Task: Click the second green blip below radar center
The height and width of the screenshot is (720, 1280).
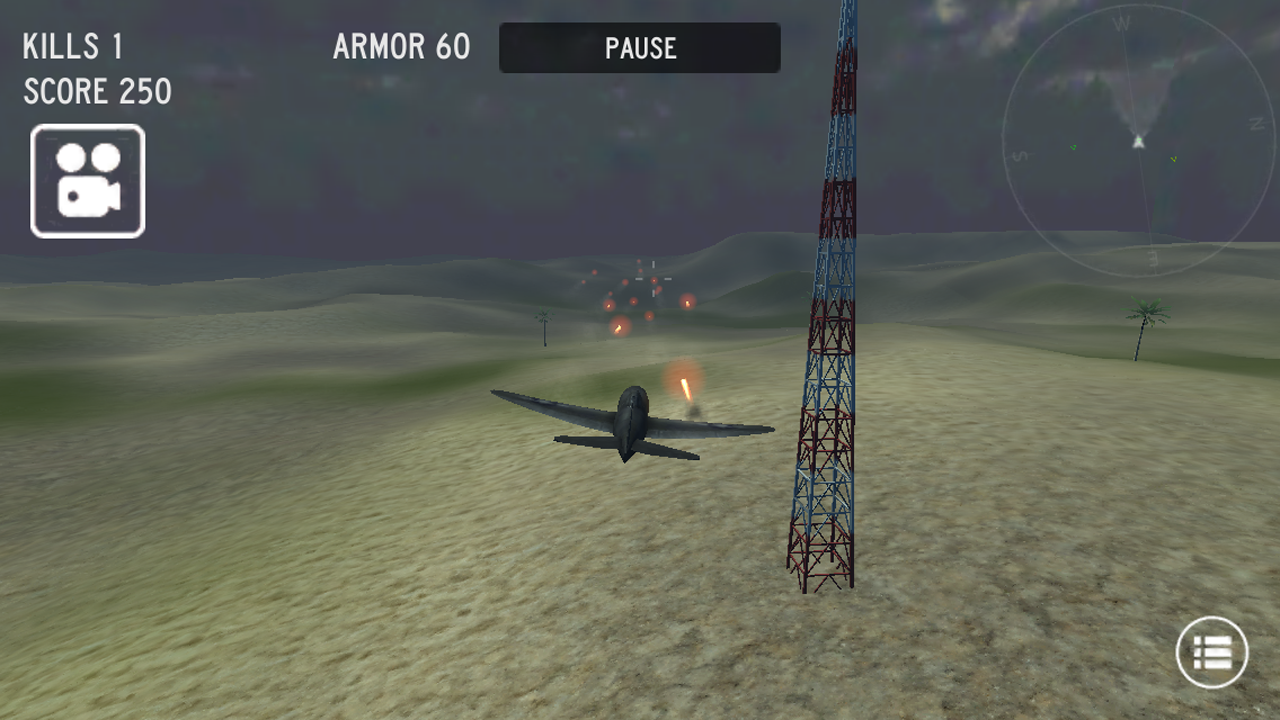Action: [1174, 159]
